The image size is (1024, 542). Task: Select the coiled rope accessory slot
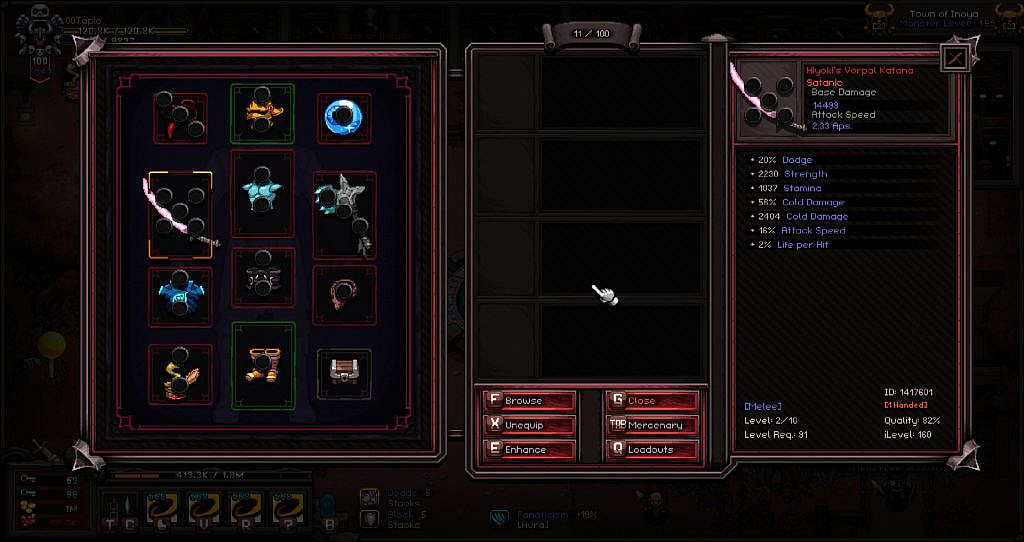[x=345, y=295]
